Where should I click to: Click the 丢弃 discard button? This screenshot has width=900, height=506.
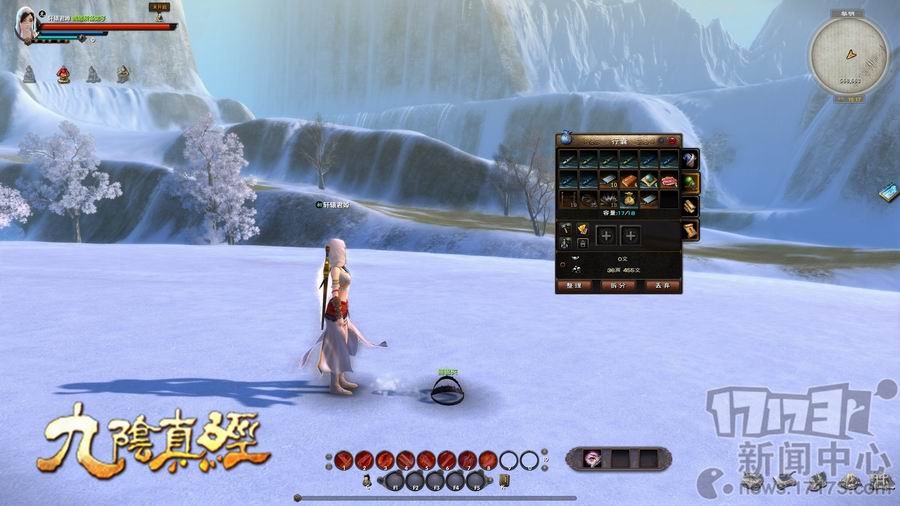pos(661,285)
